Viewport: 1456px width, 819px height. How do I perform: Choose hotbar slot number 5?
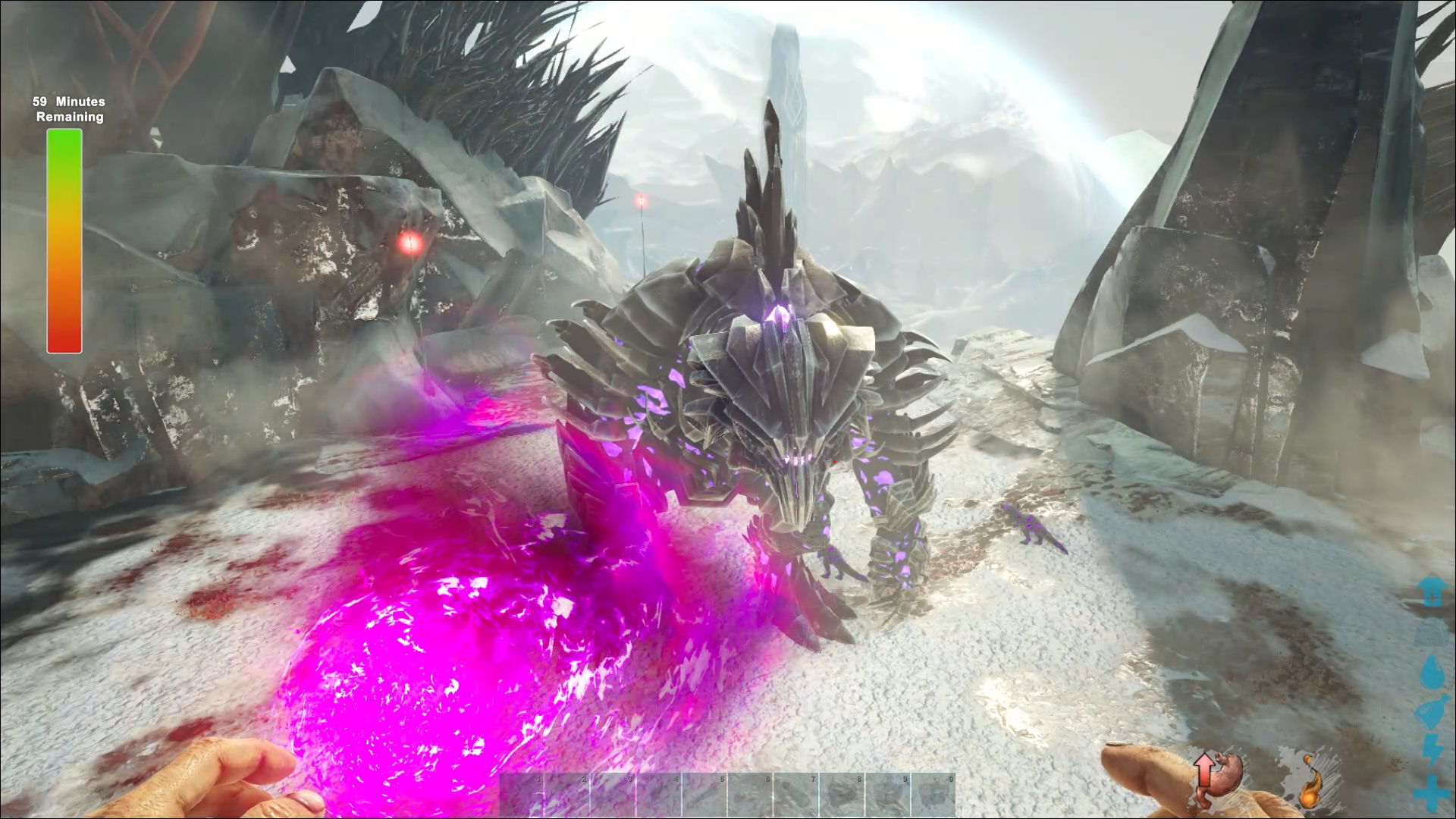(705, 795)
